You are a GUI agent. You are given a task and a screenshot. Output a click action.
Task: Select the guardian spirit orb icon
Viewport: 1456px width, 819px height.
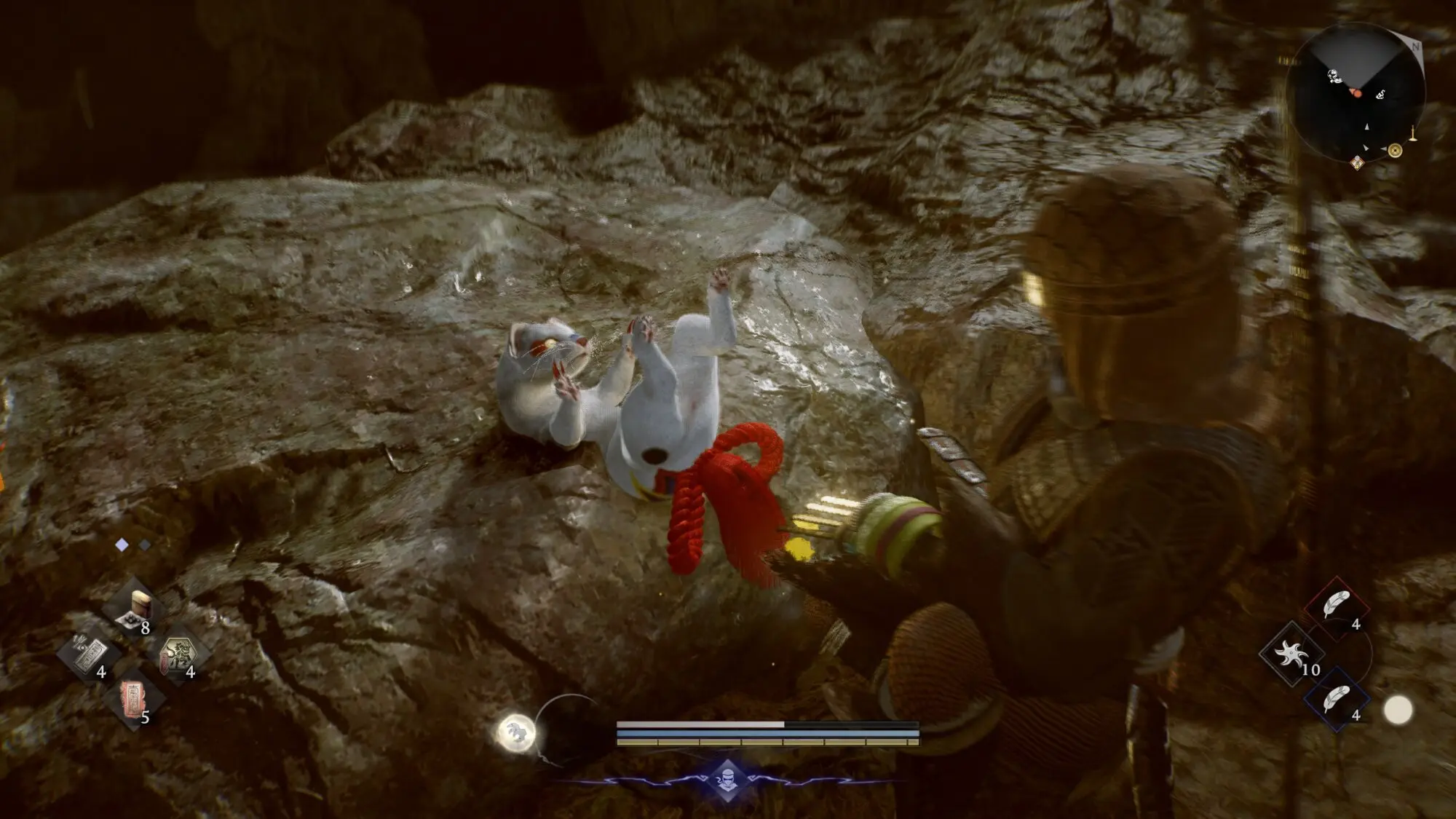pos(516,732)
